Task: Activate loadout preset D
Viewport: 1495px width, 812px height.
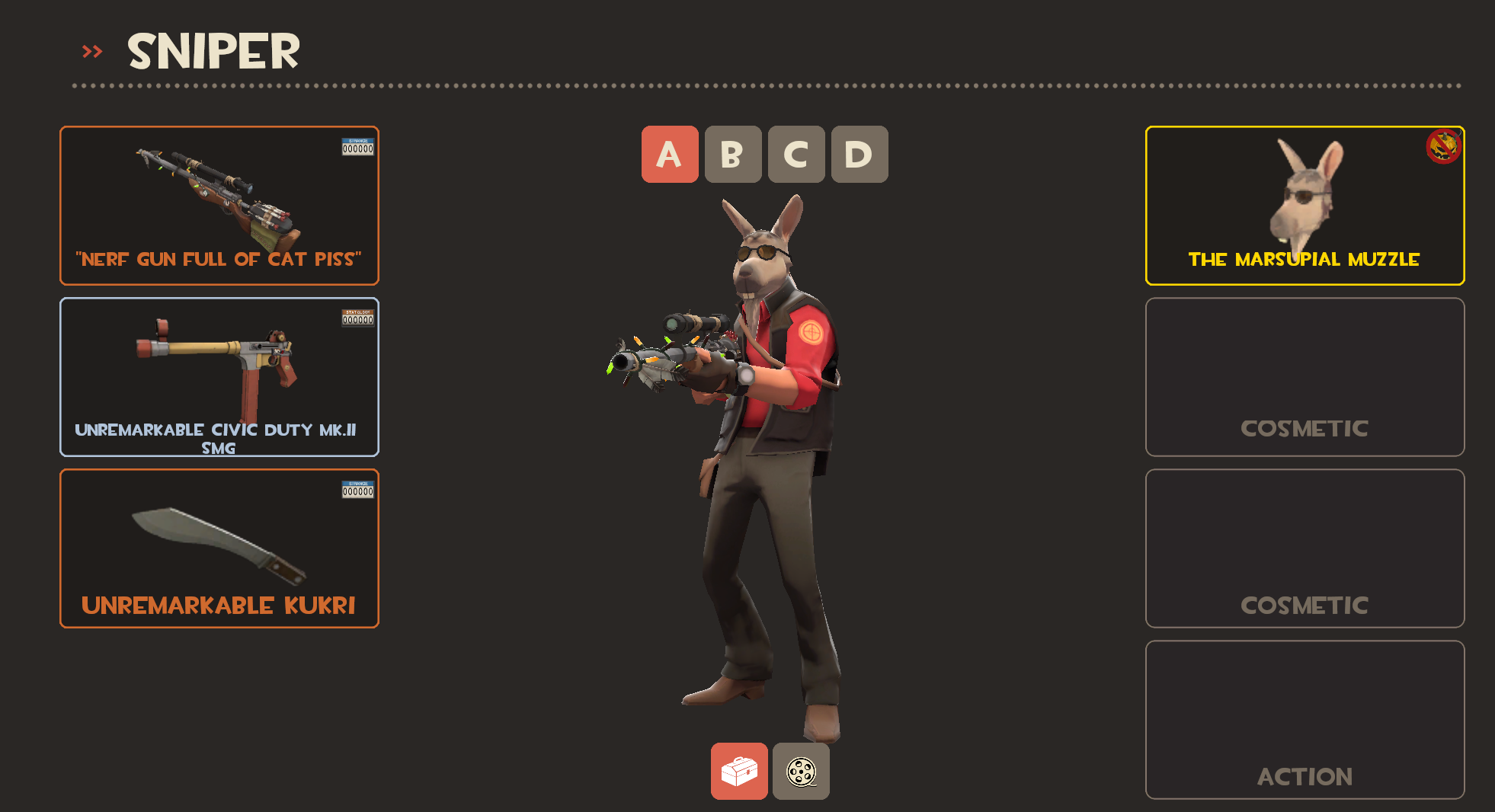Action: (860, 155)
